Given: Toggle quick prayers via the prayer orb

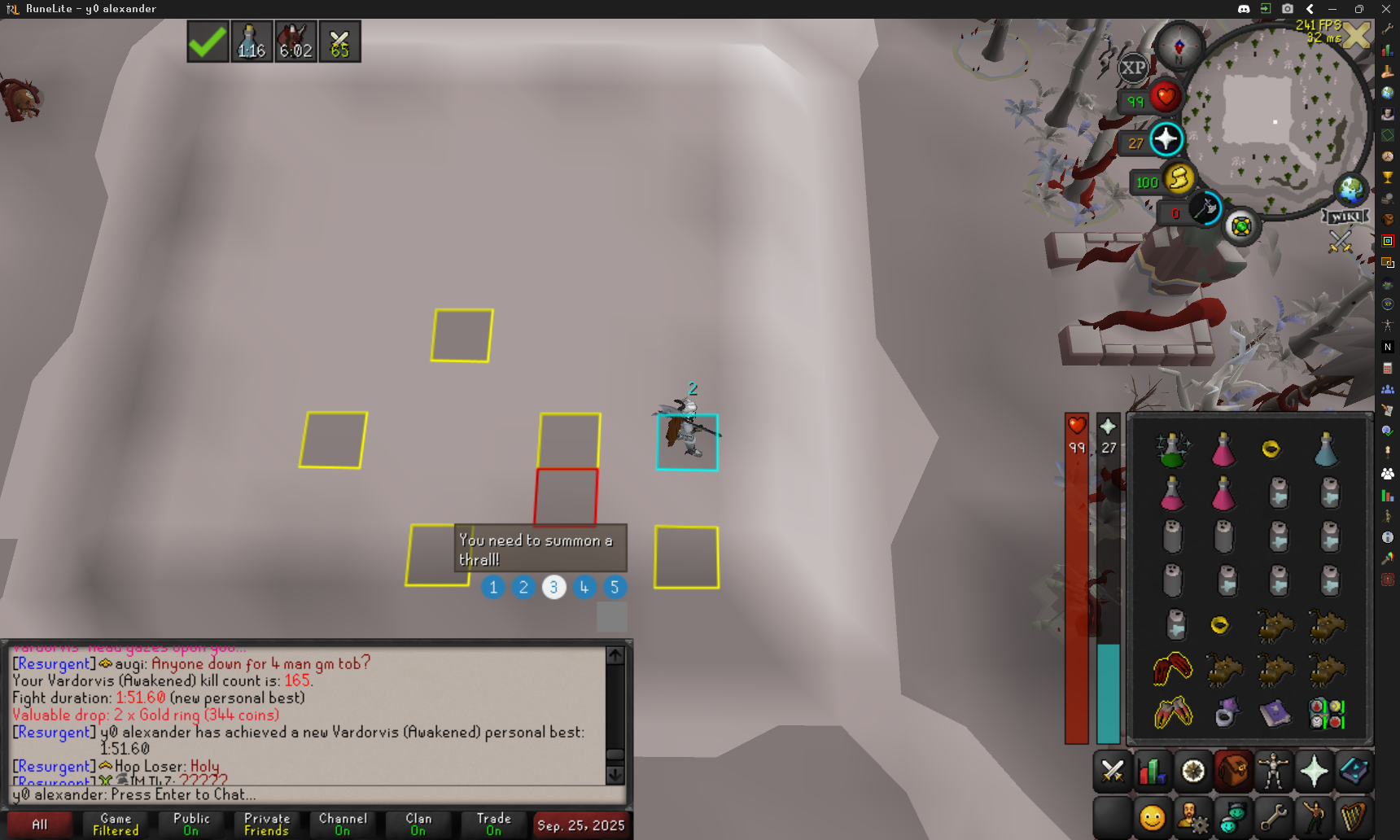Looking at the screenshot, I should pos(1166,139).
